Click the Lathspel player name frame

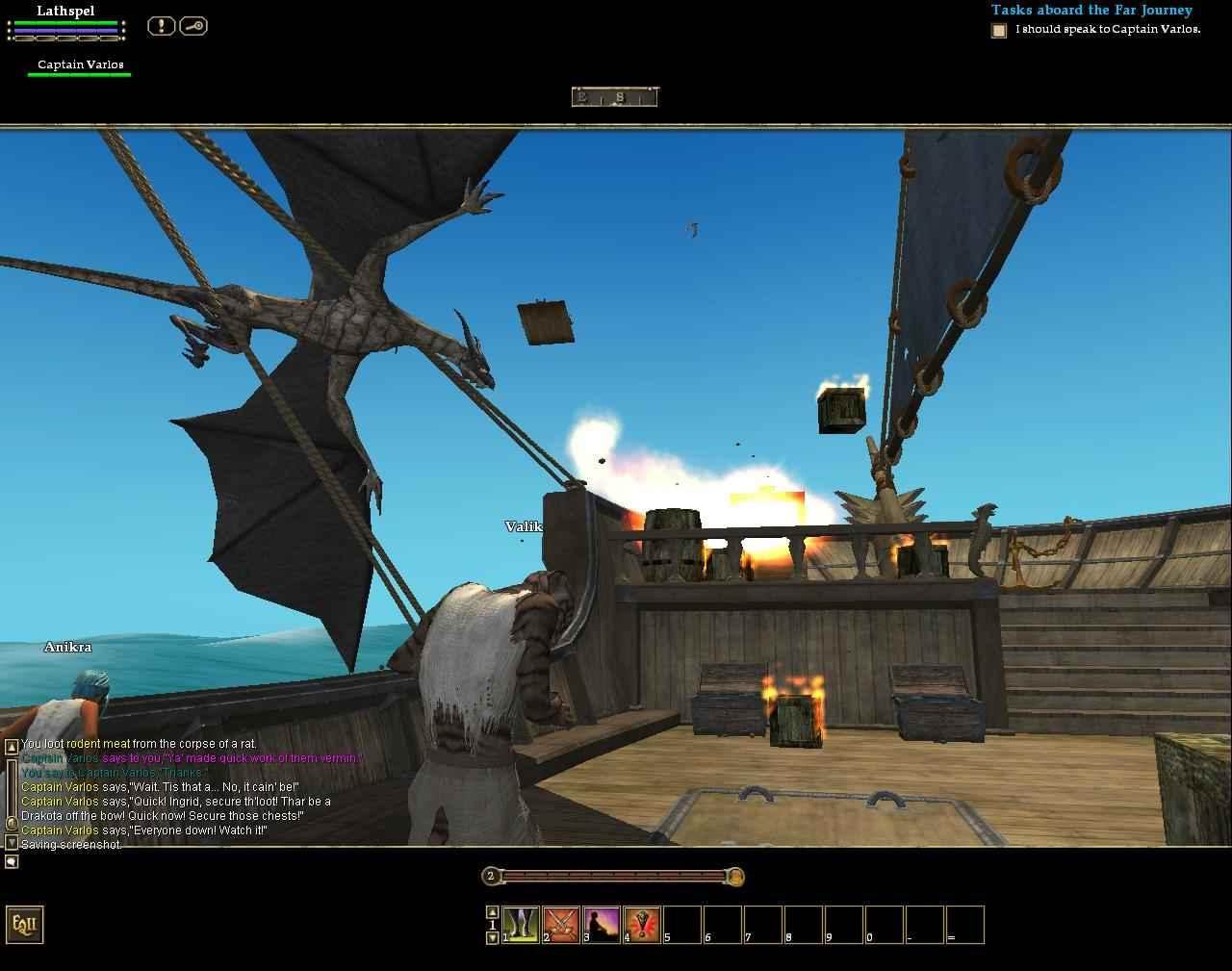click(x=65, y=12)
